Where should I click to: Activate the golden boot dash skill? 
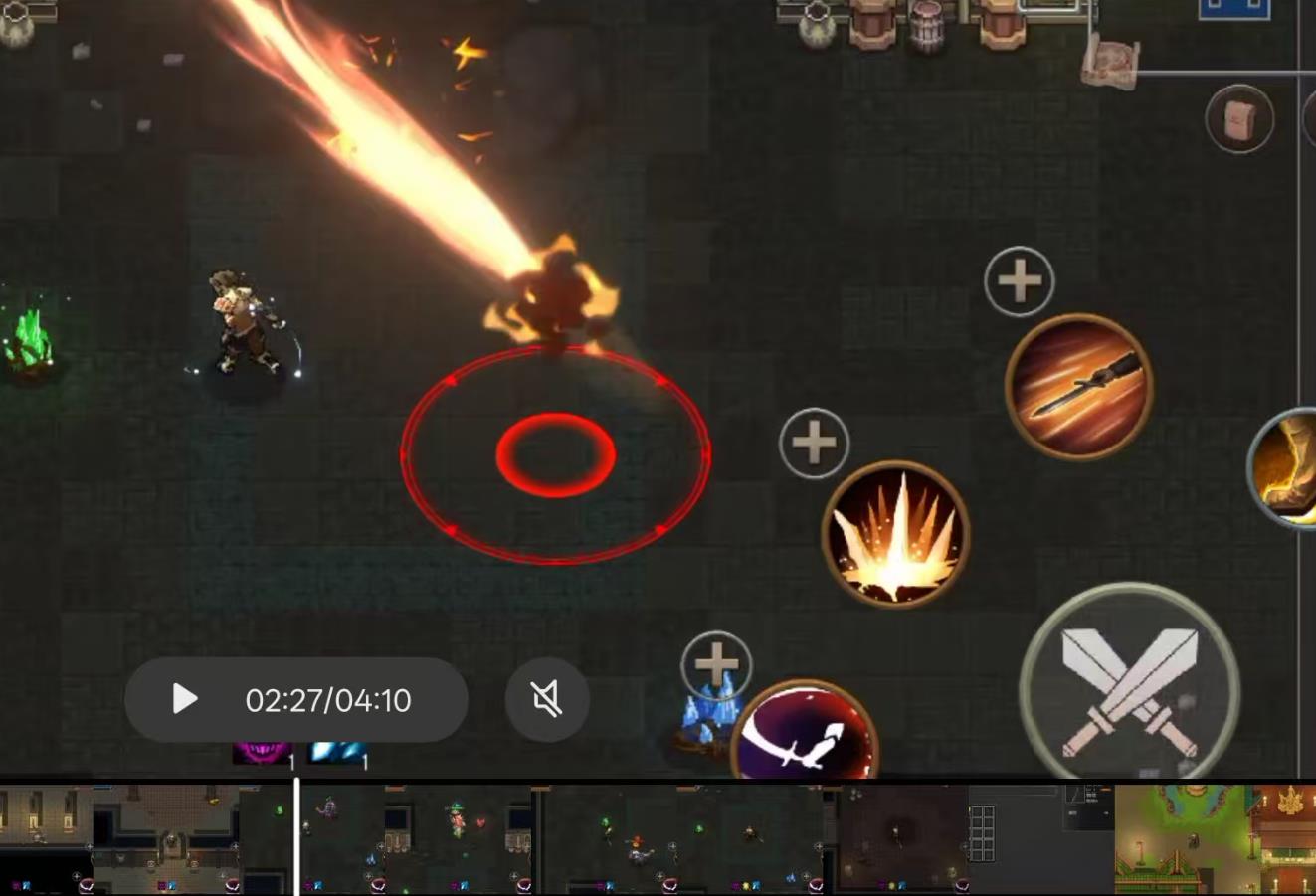(1287, 467)
